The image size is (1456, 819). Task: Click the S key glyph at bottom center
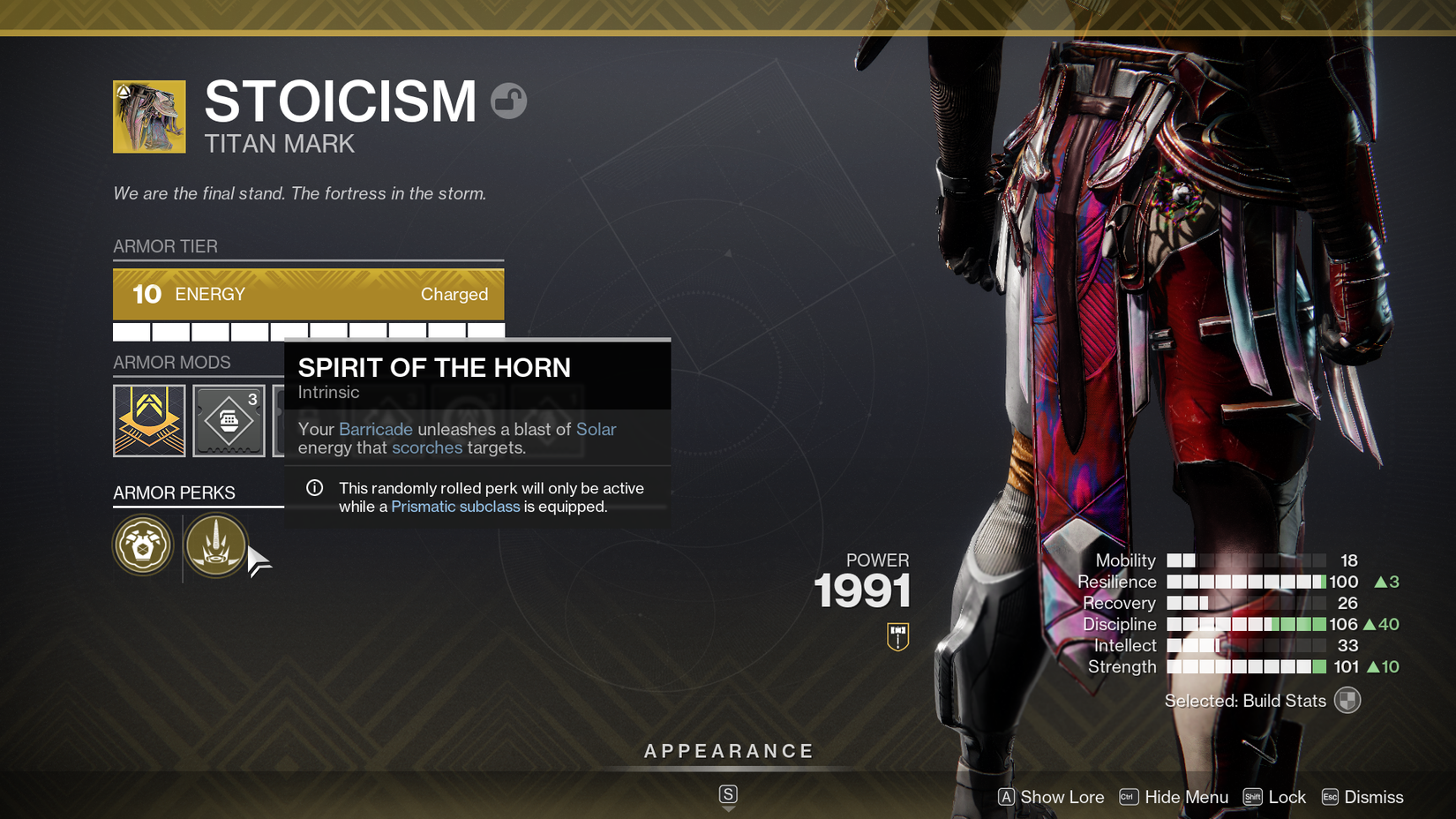pos(728,793)
